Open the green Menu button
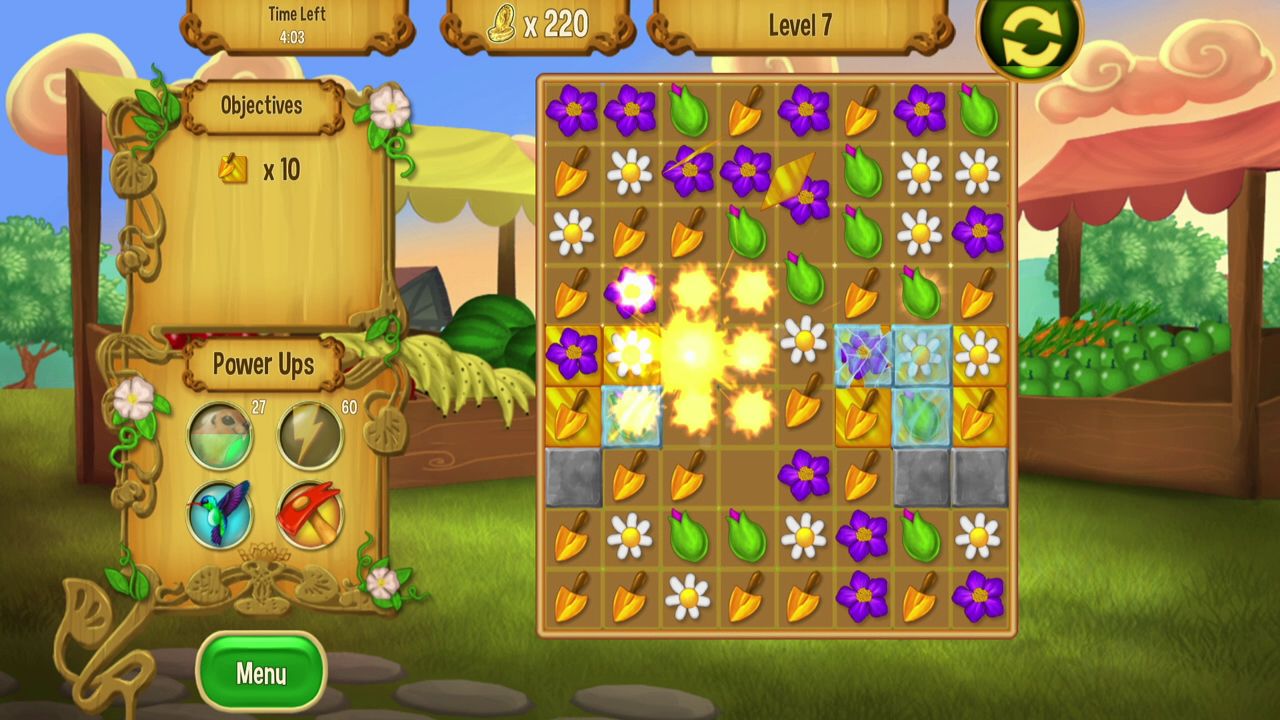Viewport: 1280px width, 720px height. (261, 673)
